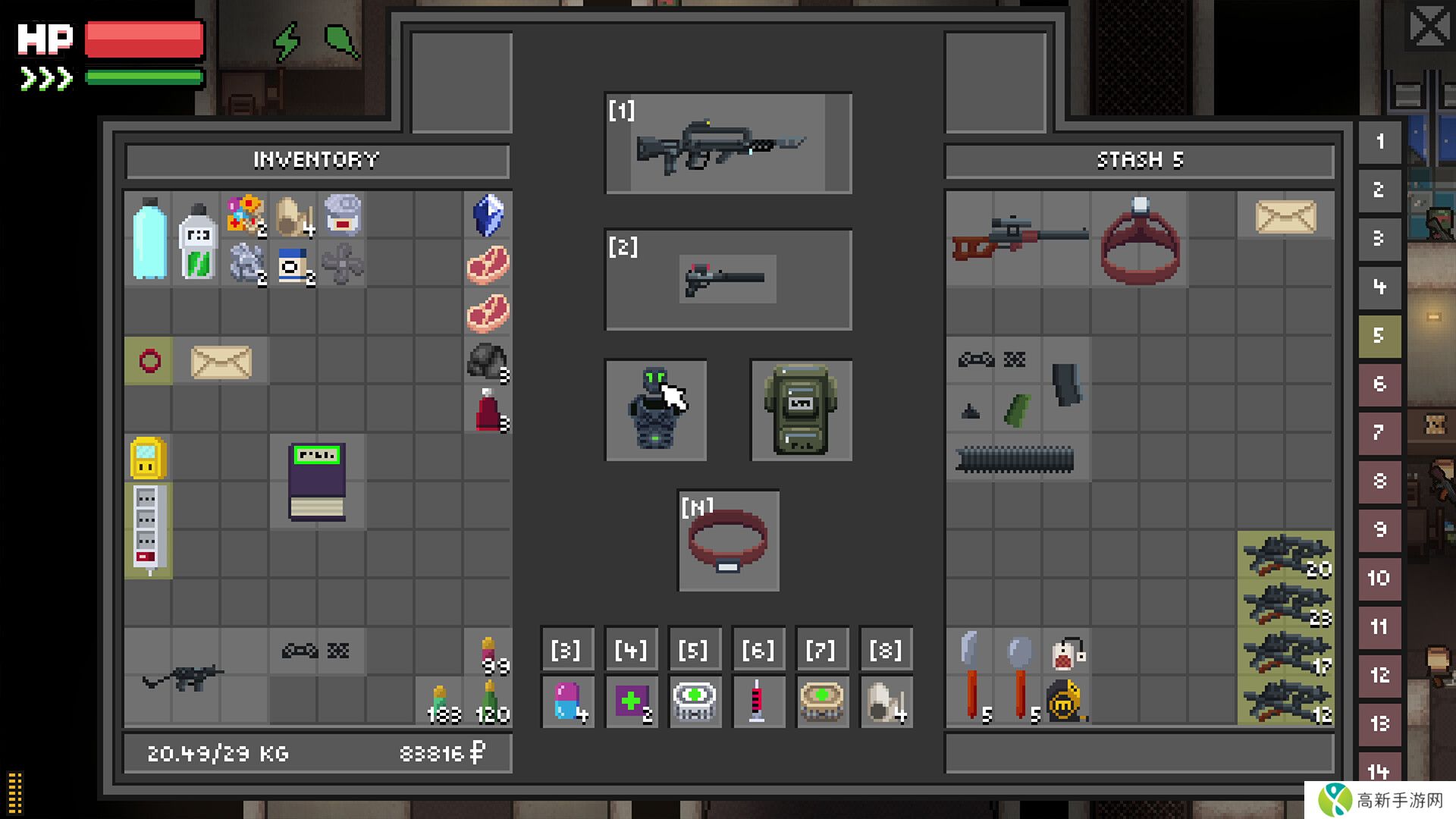Screen dimensions: 1456x819
Task: Select the water bottle in inventory
Action: 149,238
